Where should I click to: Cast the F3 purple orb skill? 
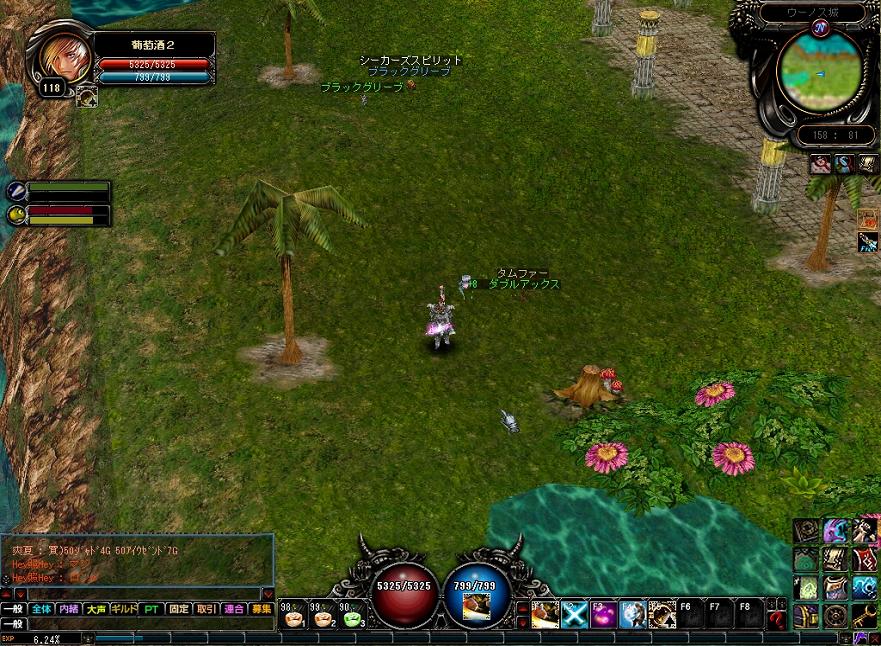click(x=603, y=614)
